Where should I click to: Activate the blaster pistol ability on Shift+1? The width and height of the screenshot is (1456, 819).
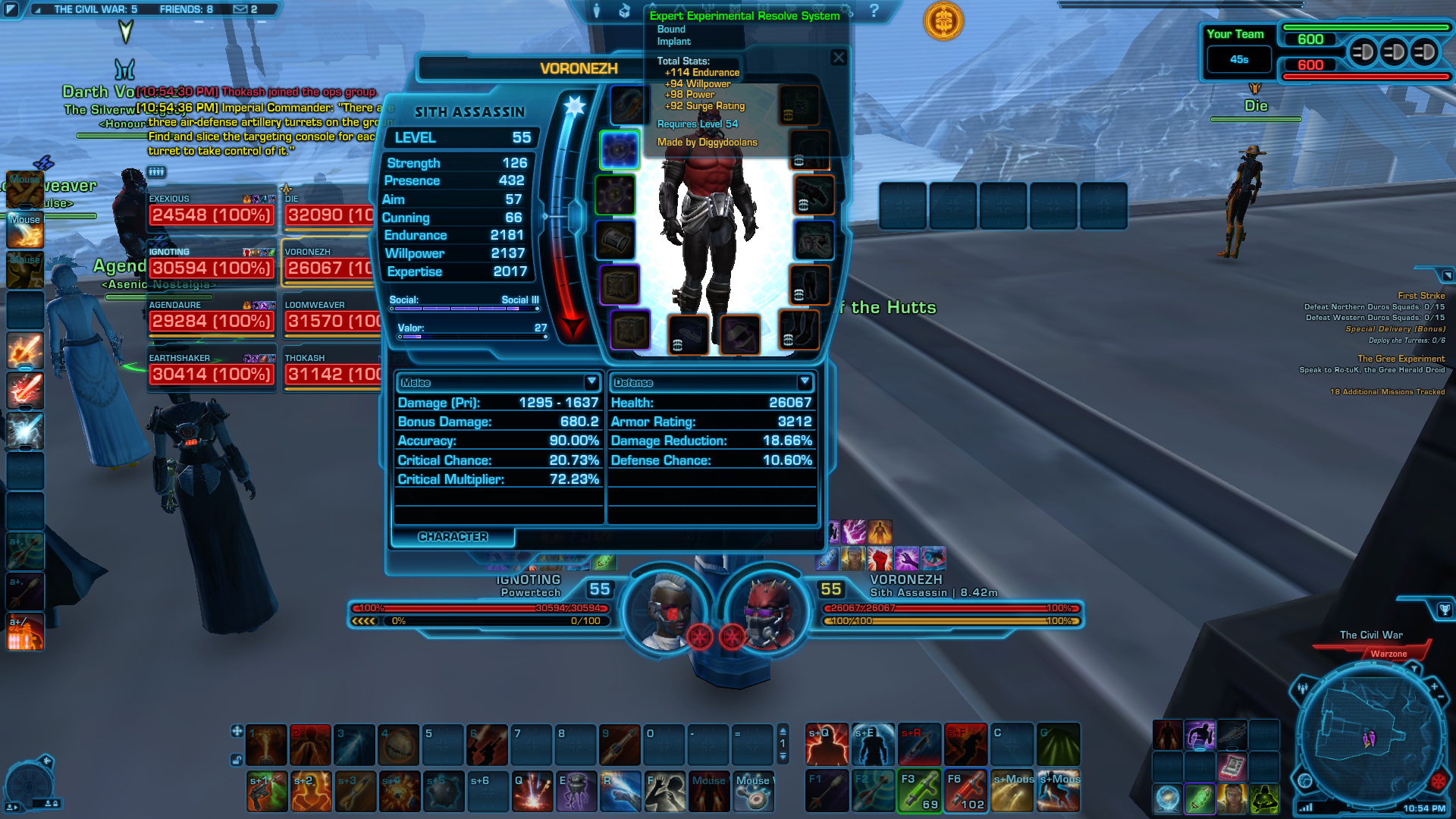pyautogui.click(x=267, y=791)
